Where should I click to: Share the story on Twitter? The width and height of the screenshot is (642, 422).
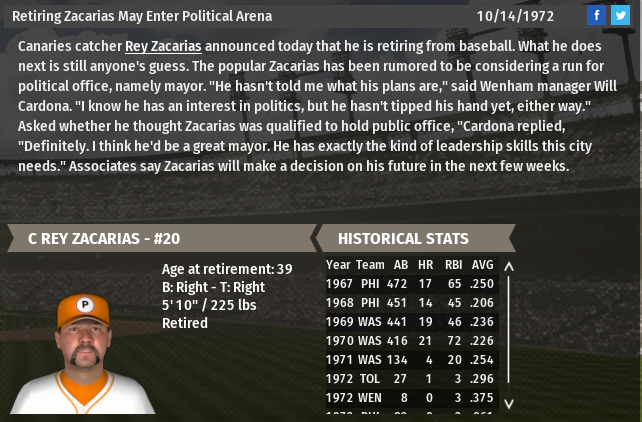(620, 15)
